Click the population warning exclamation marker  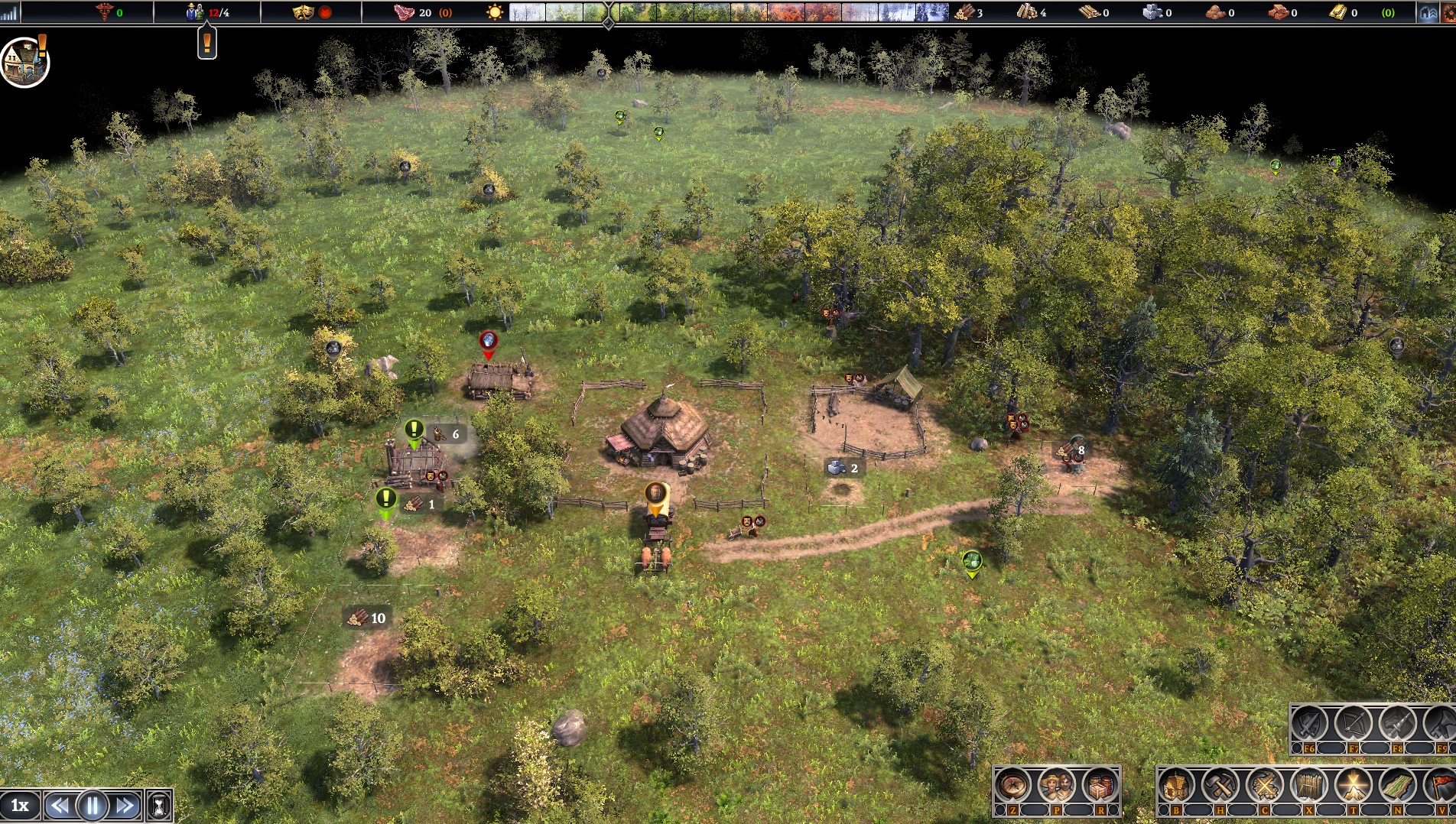[x=206, y=44]
